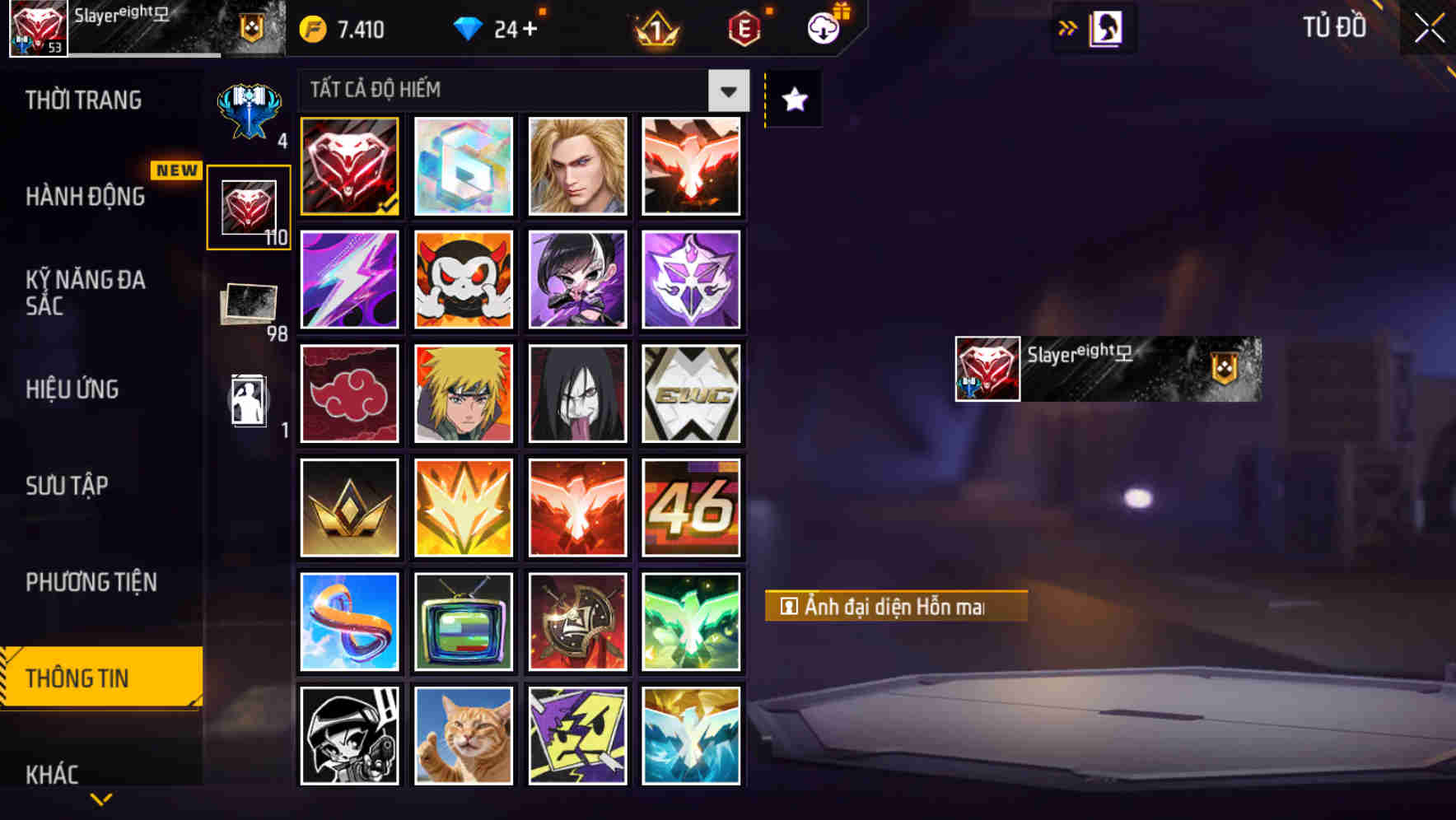Switch to the THỜI TRANG tab
Image resolution: width=1456 pixels, height=820 pixels.
pos(82,100)
